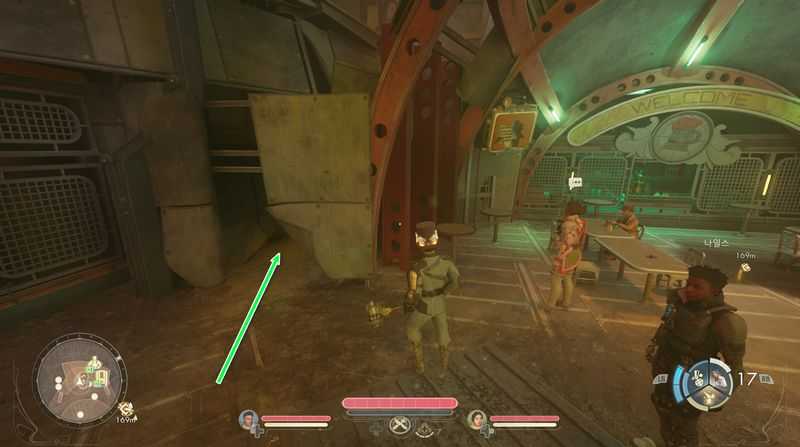Select the right companion's portrait
The width and height of the screenshot is (800, 447).
tap(475, 419)
